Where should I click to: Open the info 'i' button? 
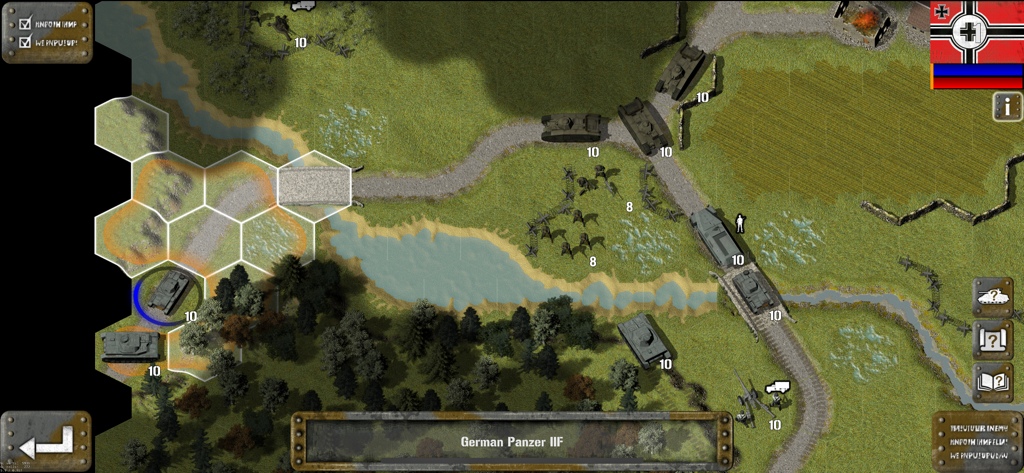coord(1007,107)
